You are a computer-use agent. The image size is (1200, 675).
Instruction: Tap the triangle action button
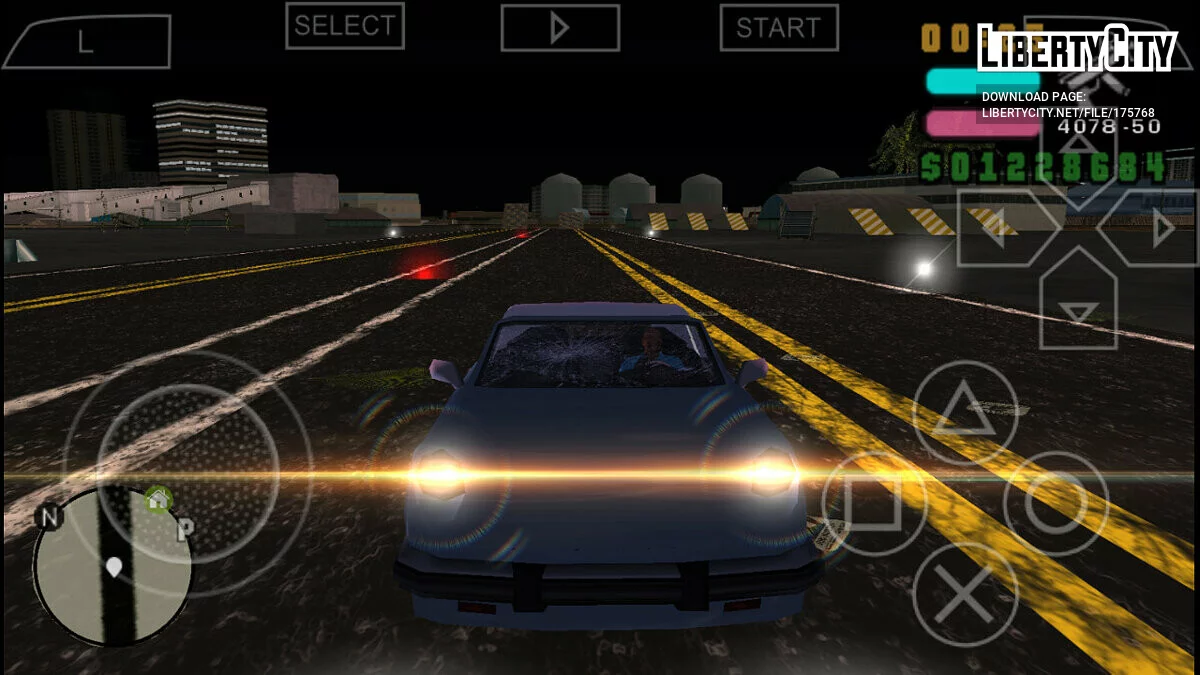[965, 412]
